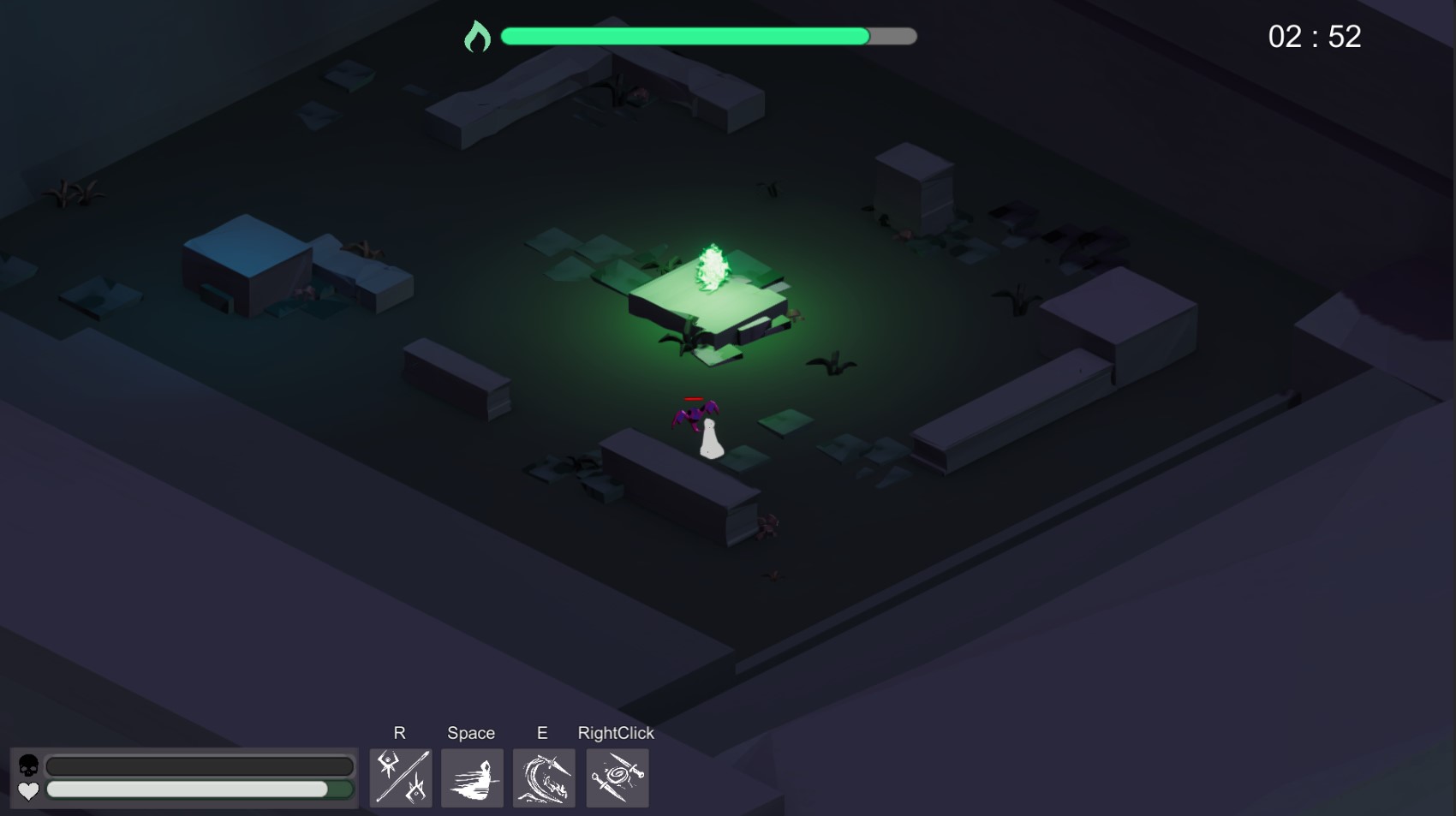Click the E crescent slash ability icon
Screen dimensions: 1456x816
(x=543, y=777)
